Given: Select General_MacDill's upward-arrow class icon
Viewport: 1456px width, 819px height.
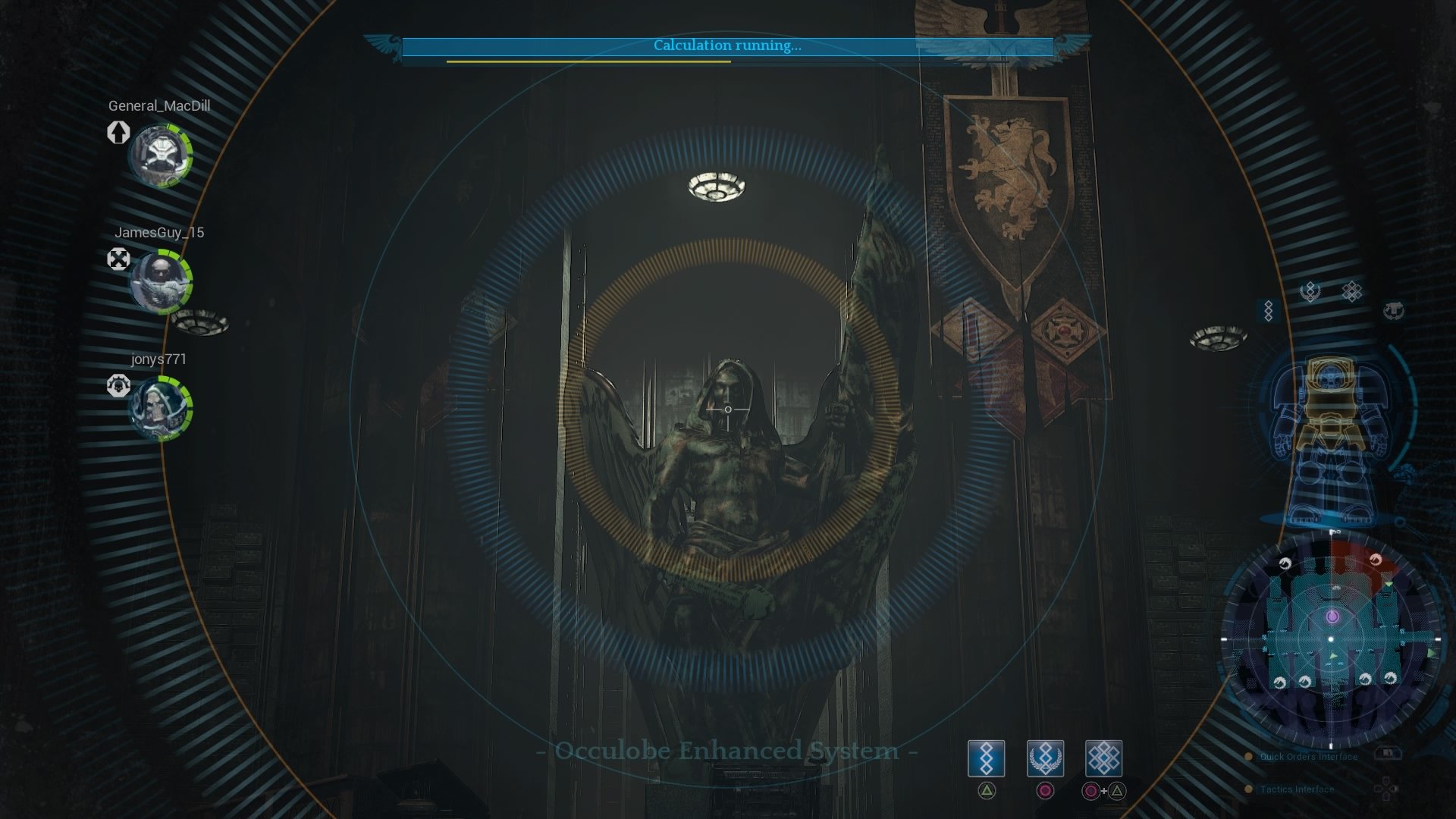Looking at the screenshot, I should tap(118, 133).
